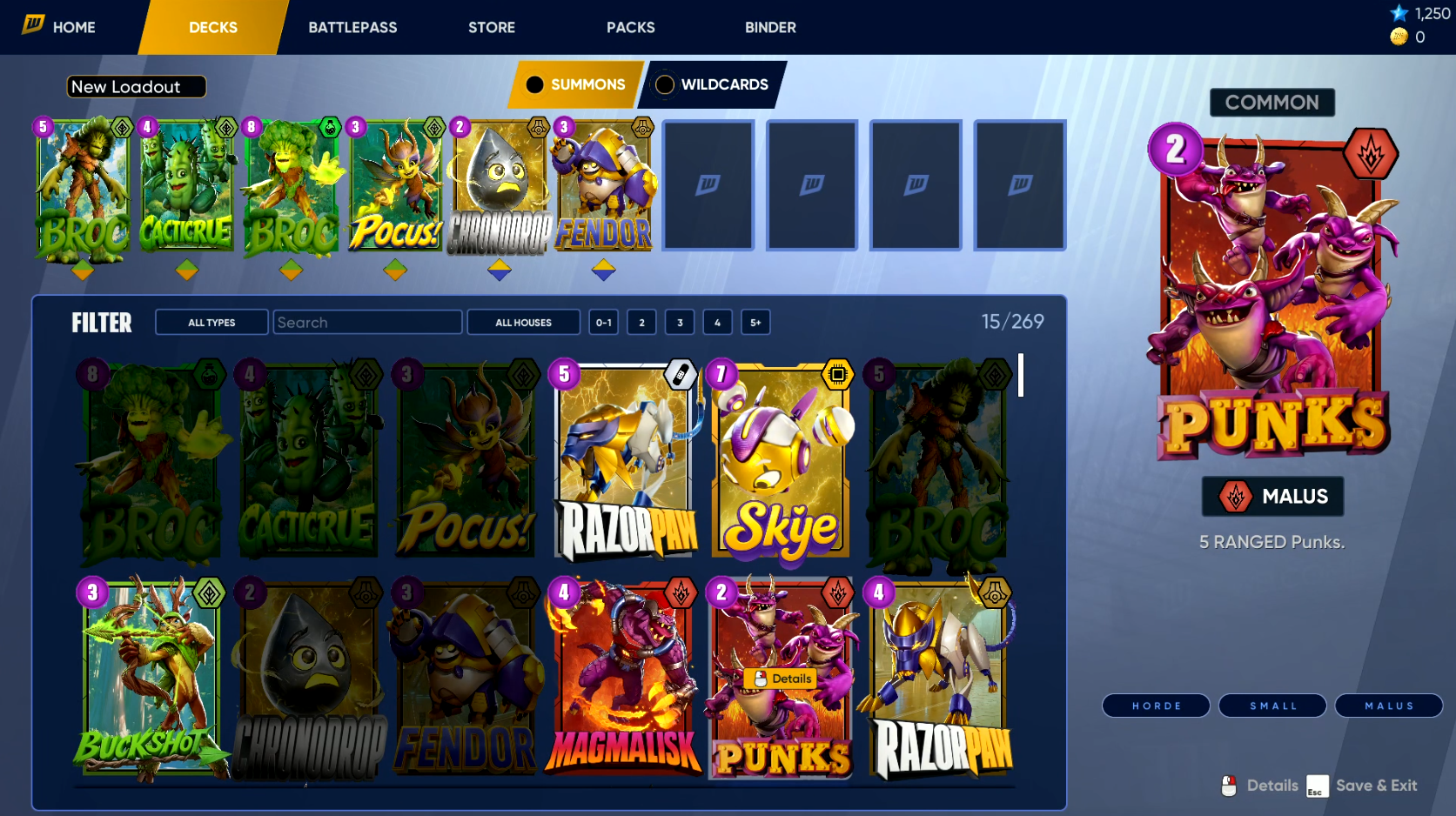Open the All Houses filter dropdown

523,323
